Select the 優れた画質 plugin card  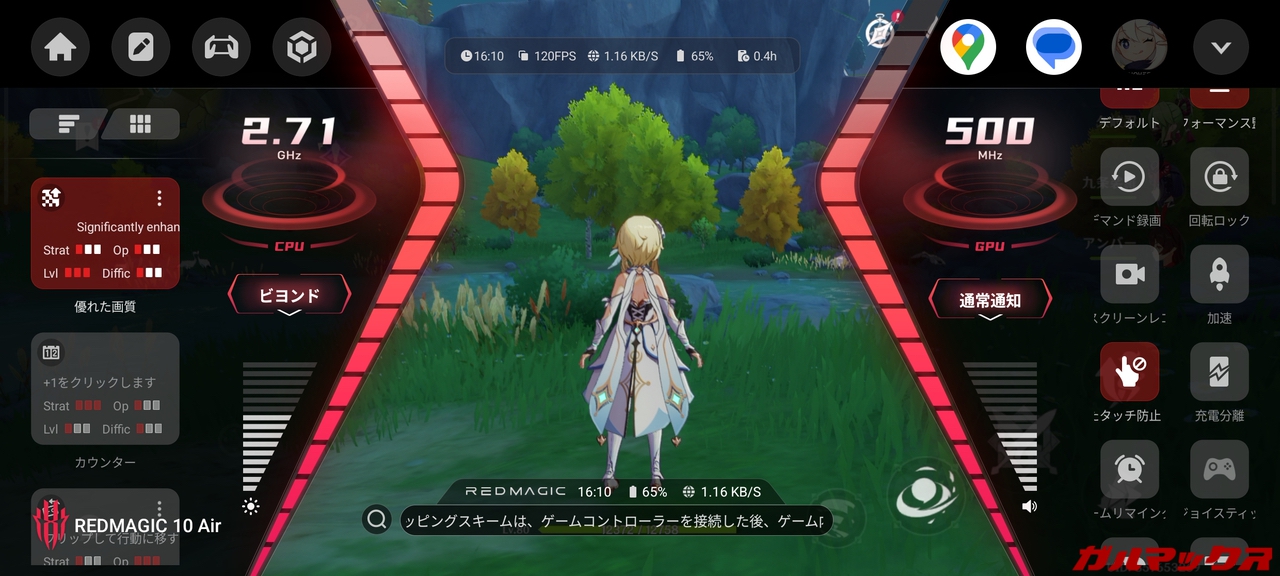[105, 234]
